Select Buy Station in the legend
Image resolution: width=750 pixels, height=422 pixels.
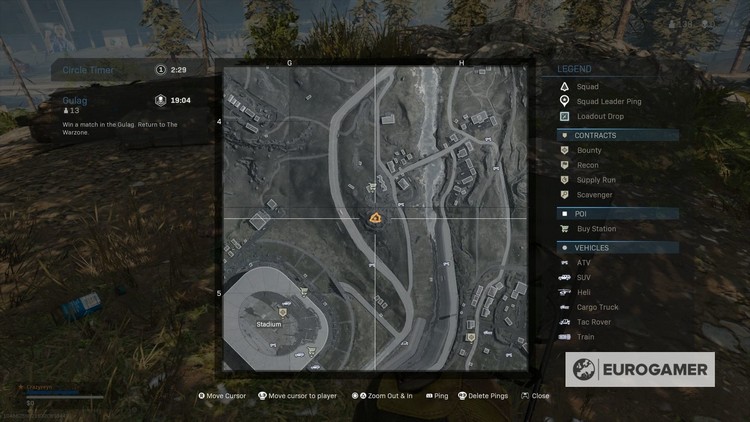596,229
